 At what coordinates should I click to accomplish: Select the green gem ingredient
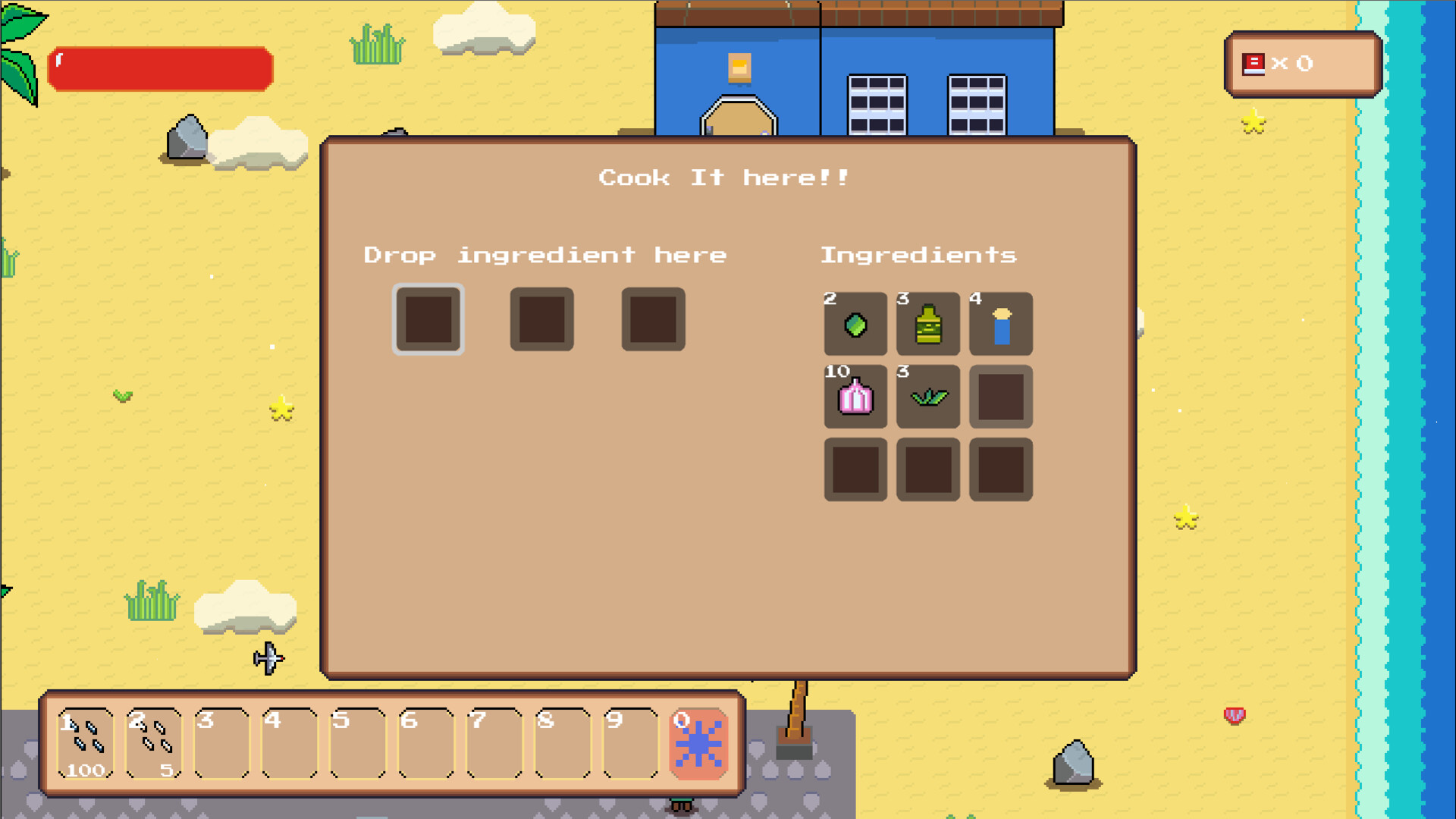[x=855, y=325]
